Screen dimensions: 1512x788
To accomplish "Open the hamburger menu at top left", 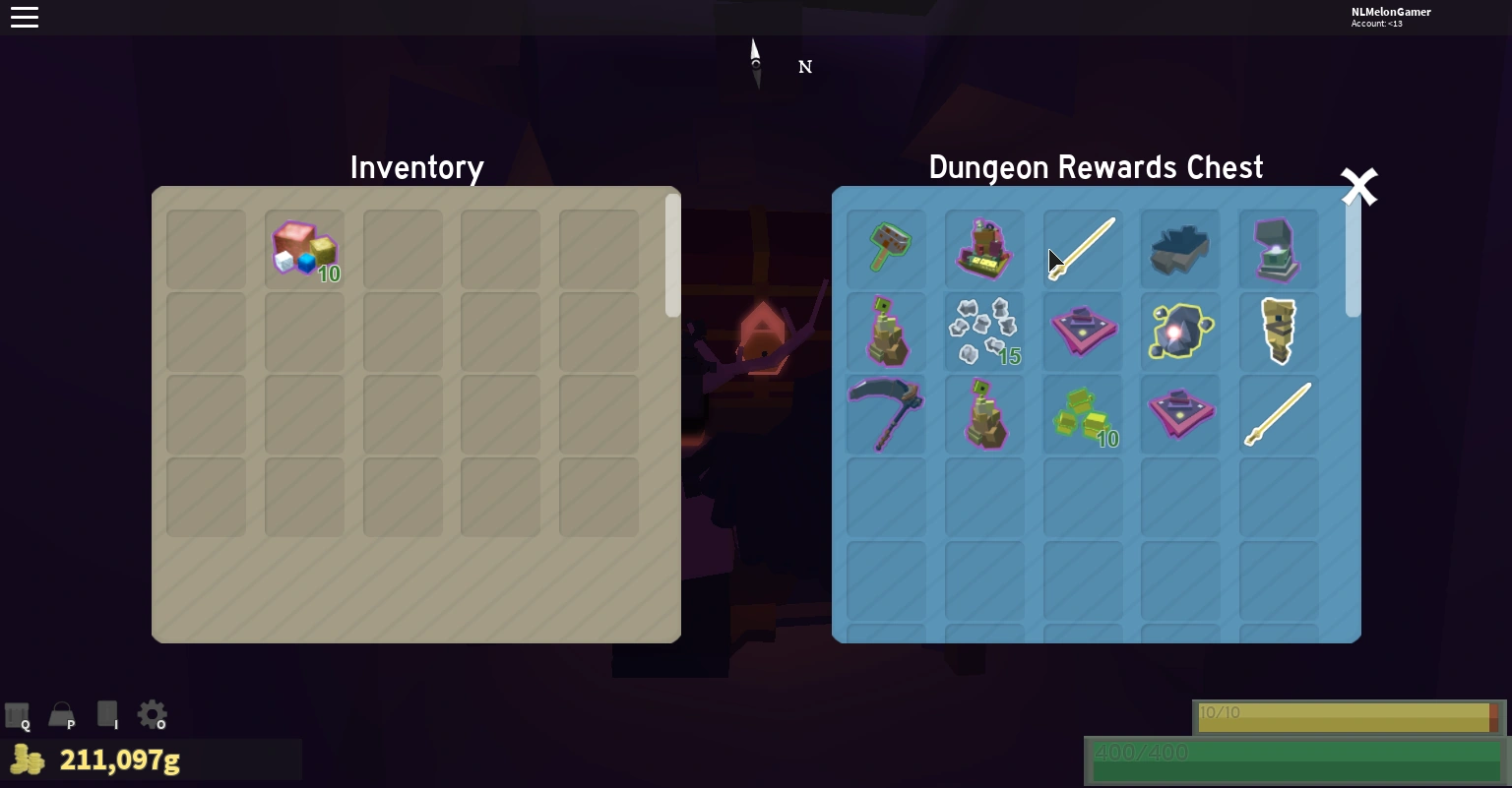I will pos(25,17).
